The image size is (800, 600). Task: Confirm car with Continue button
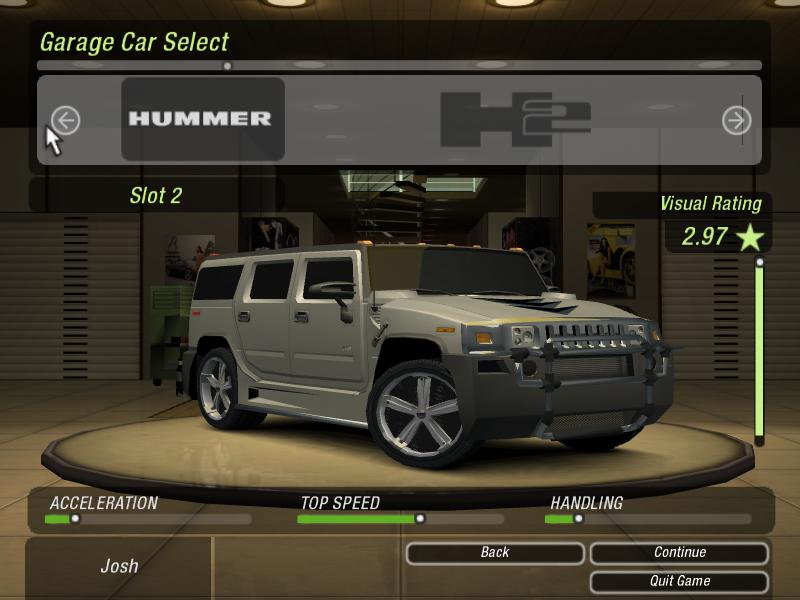pyautogui.click(x=680, y=553)
